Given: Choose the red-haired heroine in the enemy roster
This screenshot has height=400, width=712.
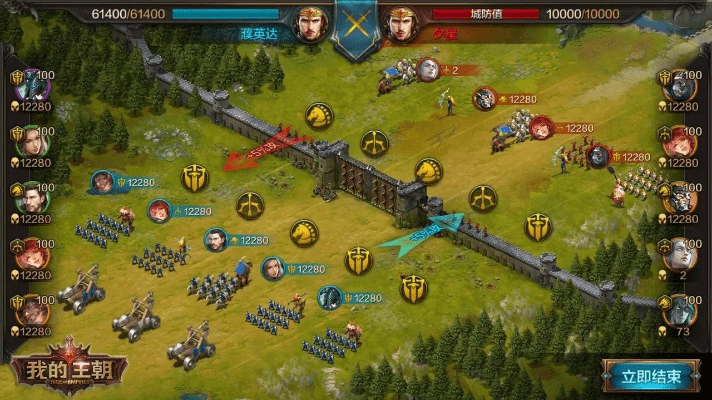Looking at the screenshot, I should tap(680, 139).
